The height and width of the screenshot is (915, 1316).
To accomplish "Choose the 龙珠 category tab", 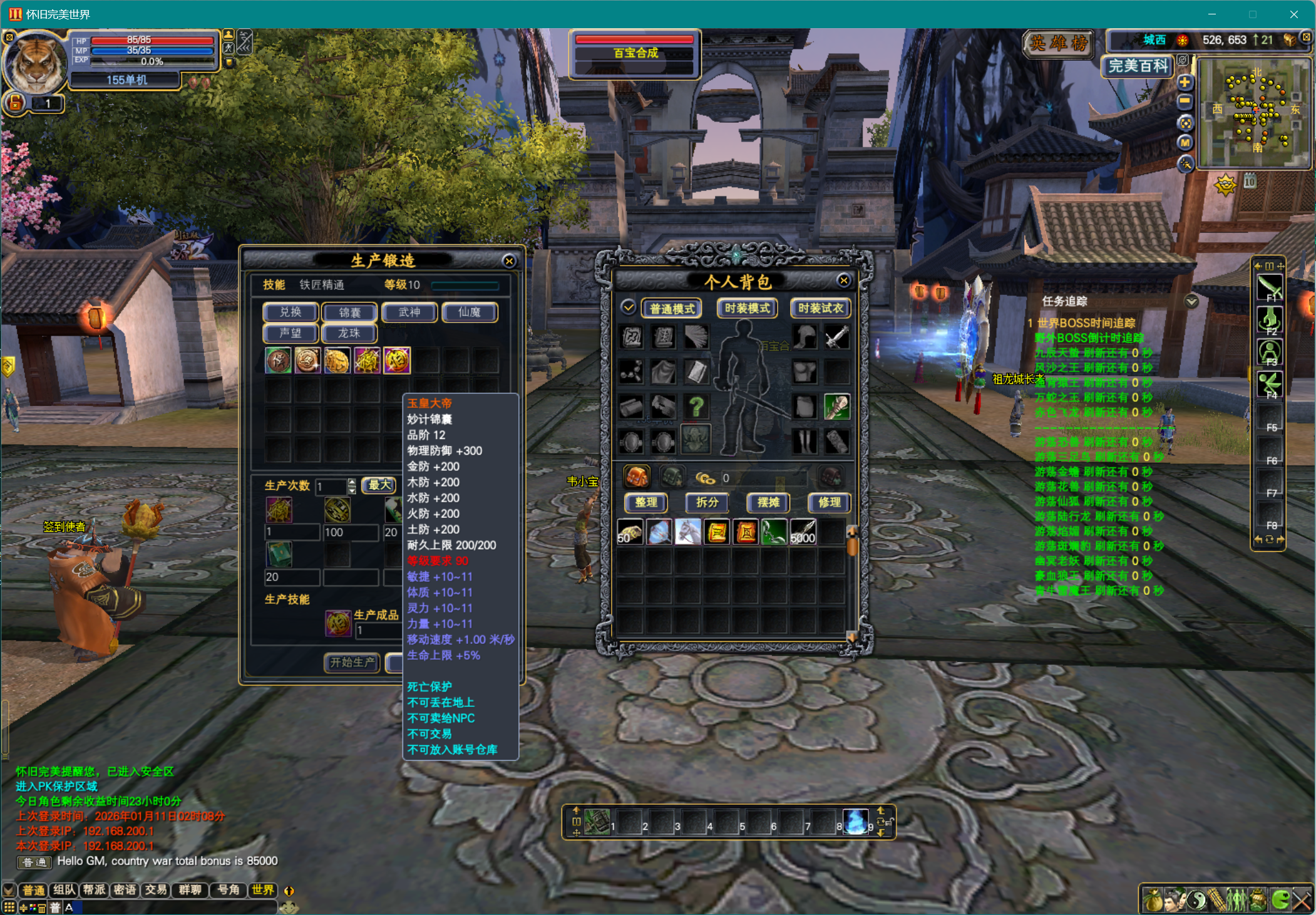I will pos(349,333).
